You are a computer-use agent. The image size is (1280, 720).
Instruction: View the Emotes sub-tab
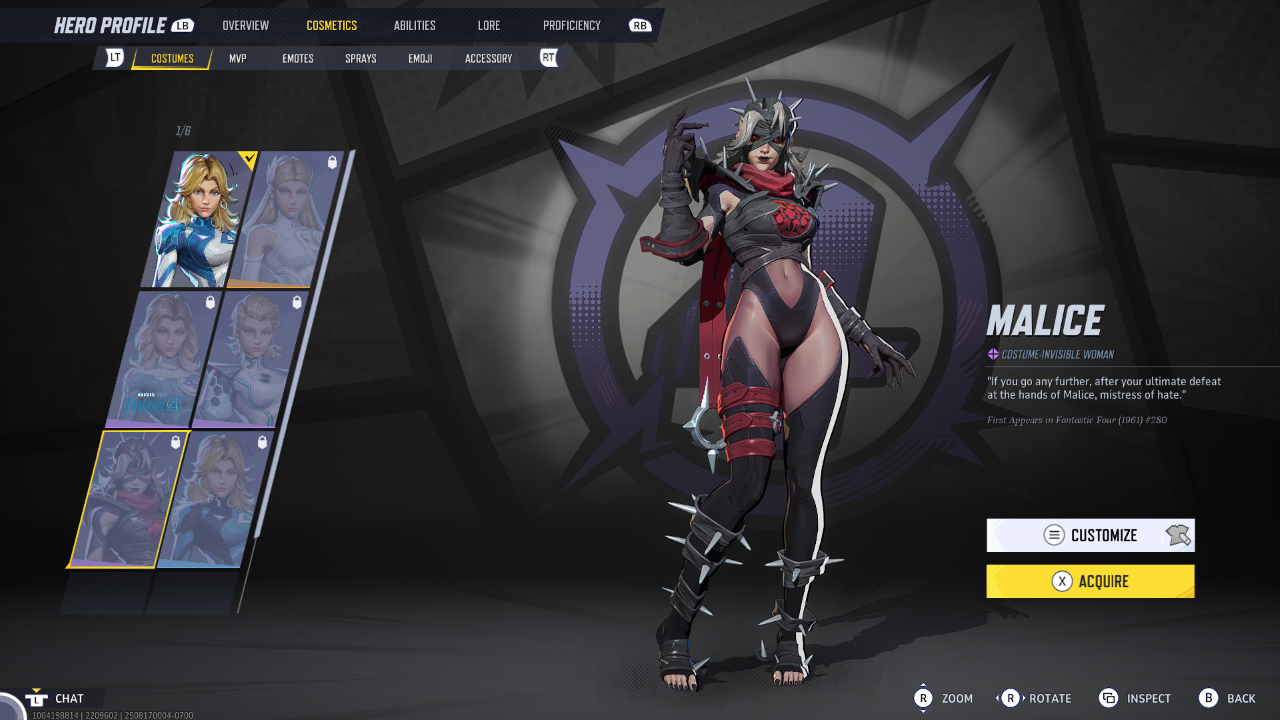click(x=298, y=58)
